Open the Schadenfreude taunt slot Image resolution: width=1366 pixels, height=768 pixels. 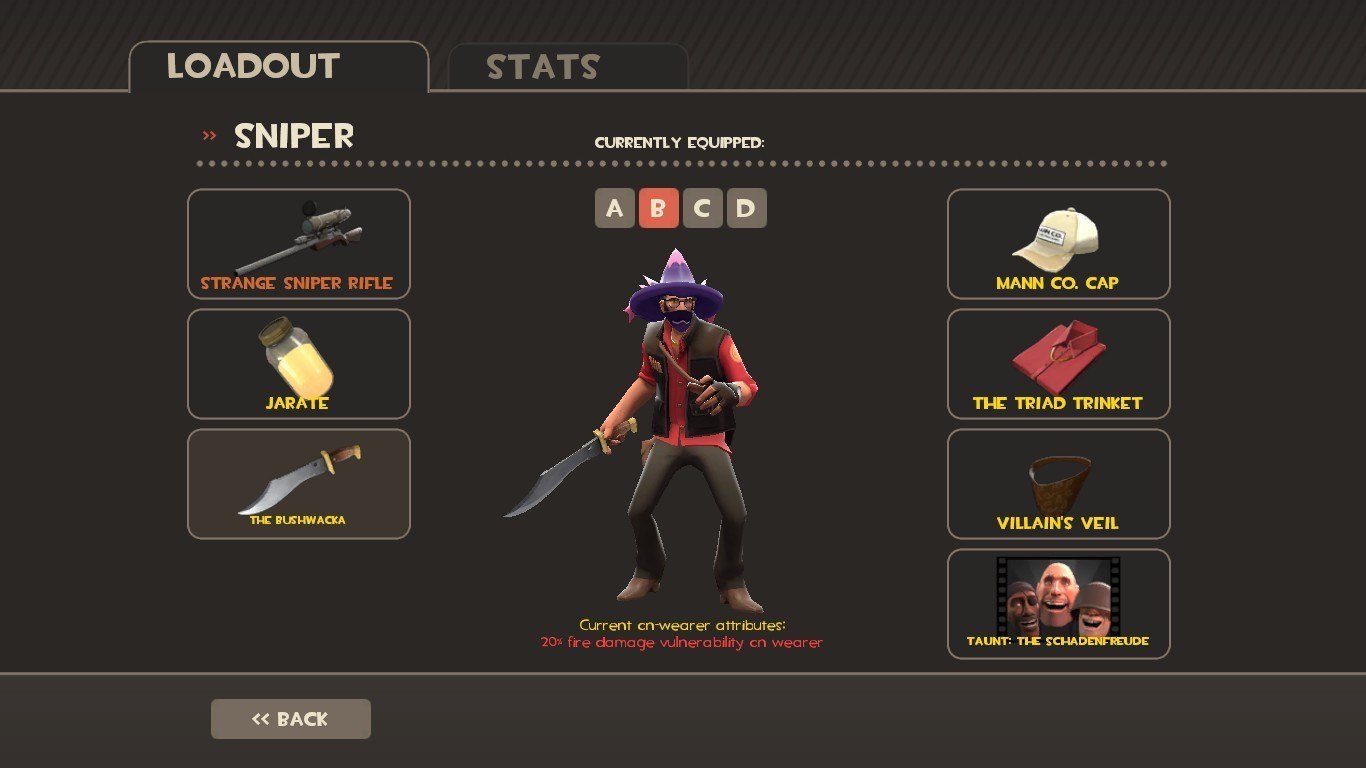pos(1058,603)
